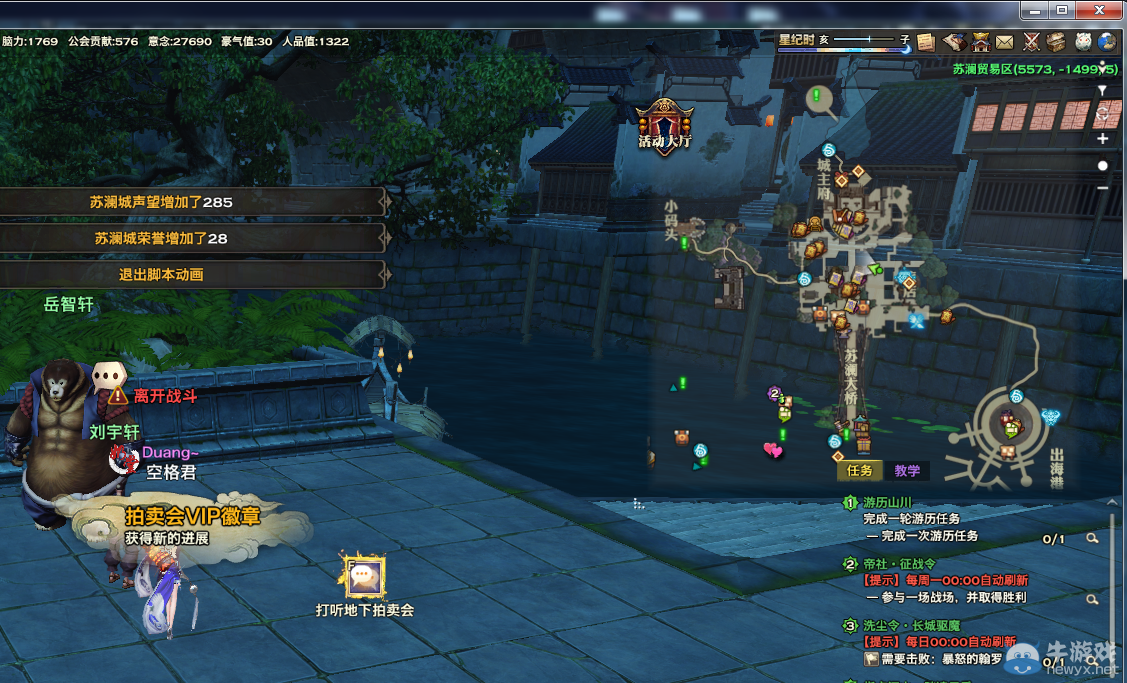This screenshot has width=1127, height=683.
Task: Click the magnifier beside 完成一次游历任务
Action: 1092,538
